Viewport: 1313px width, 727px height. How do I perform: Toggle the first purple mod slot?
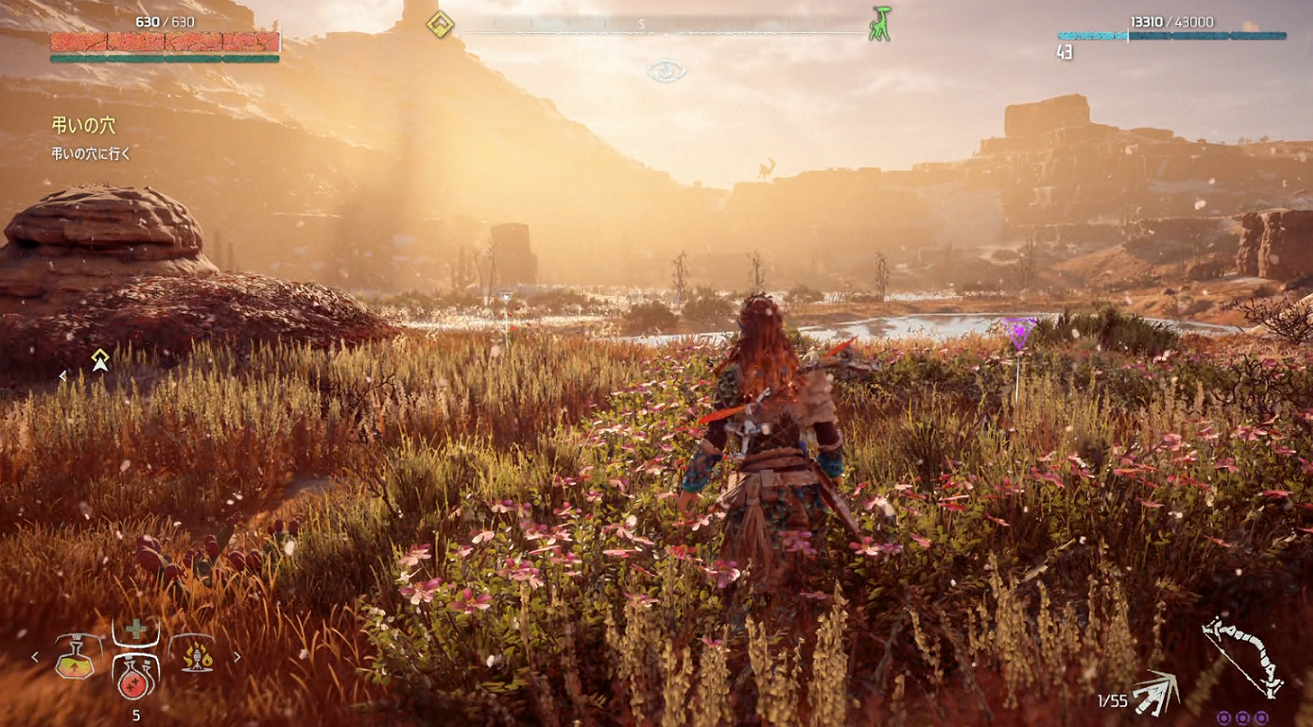[x=1224, y=718]
